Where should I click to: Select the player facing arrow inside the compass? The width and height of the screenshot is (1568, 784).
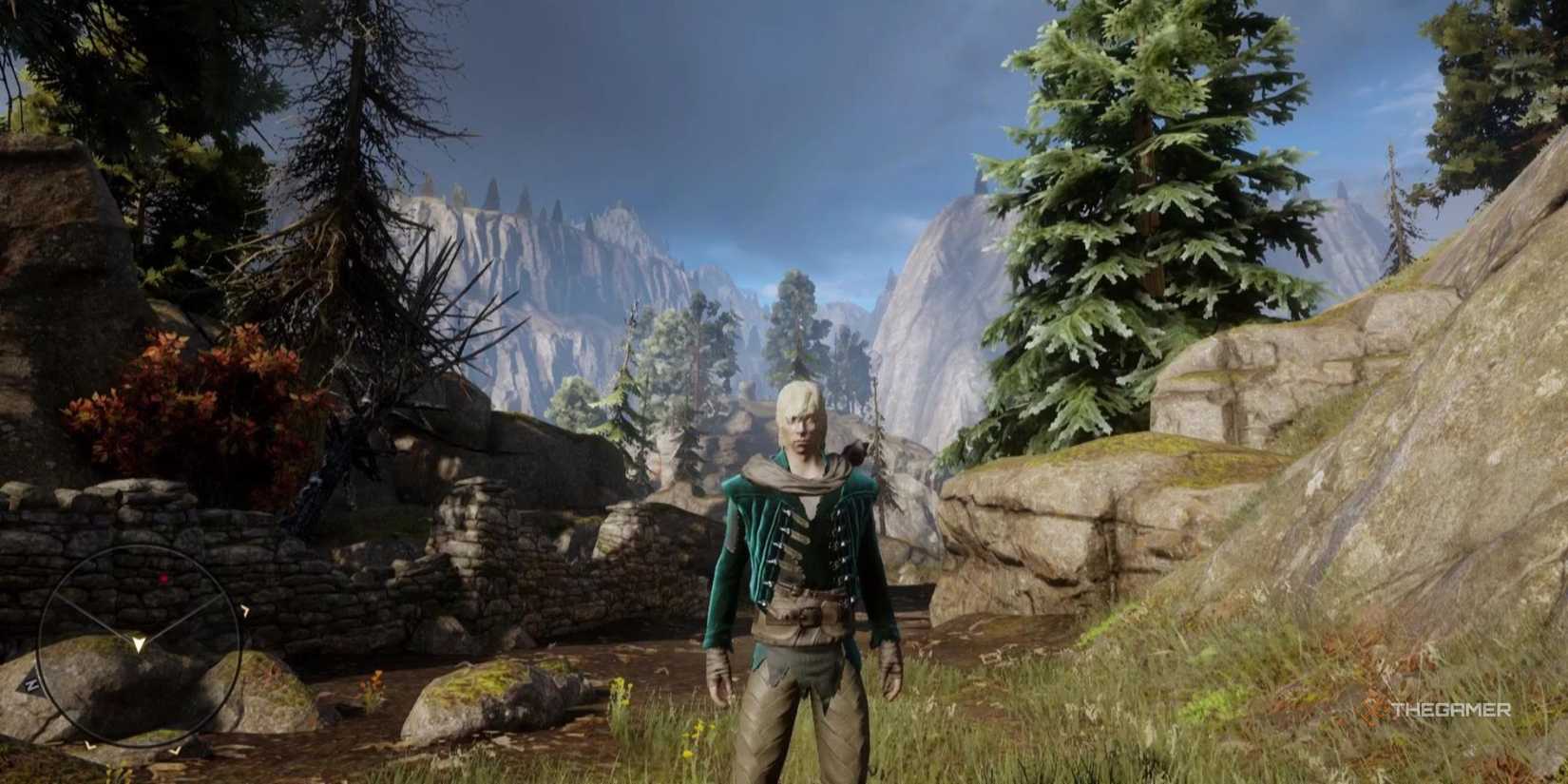click(139, 644)
